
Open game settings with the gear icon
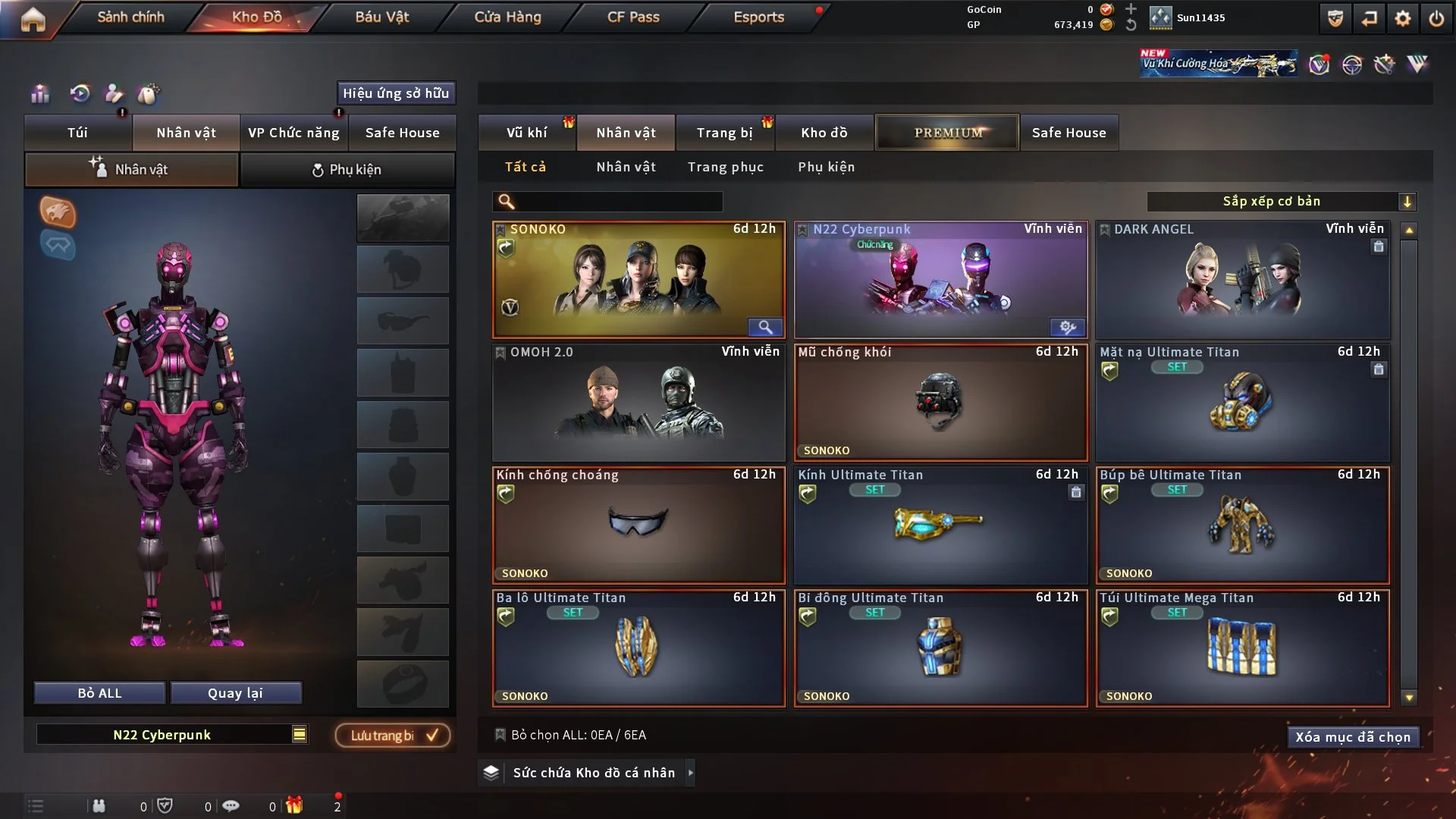(1401, 18)
